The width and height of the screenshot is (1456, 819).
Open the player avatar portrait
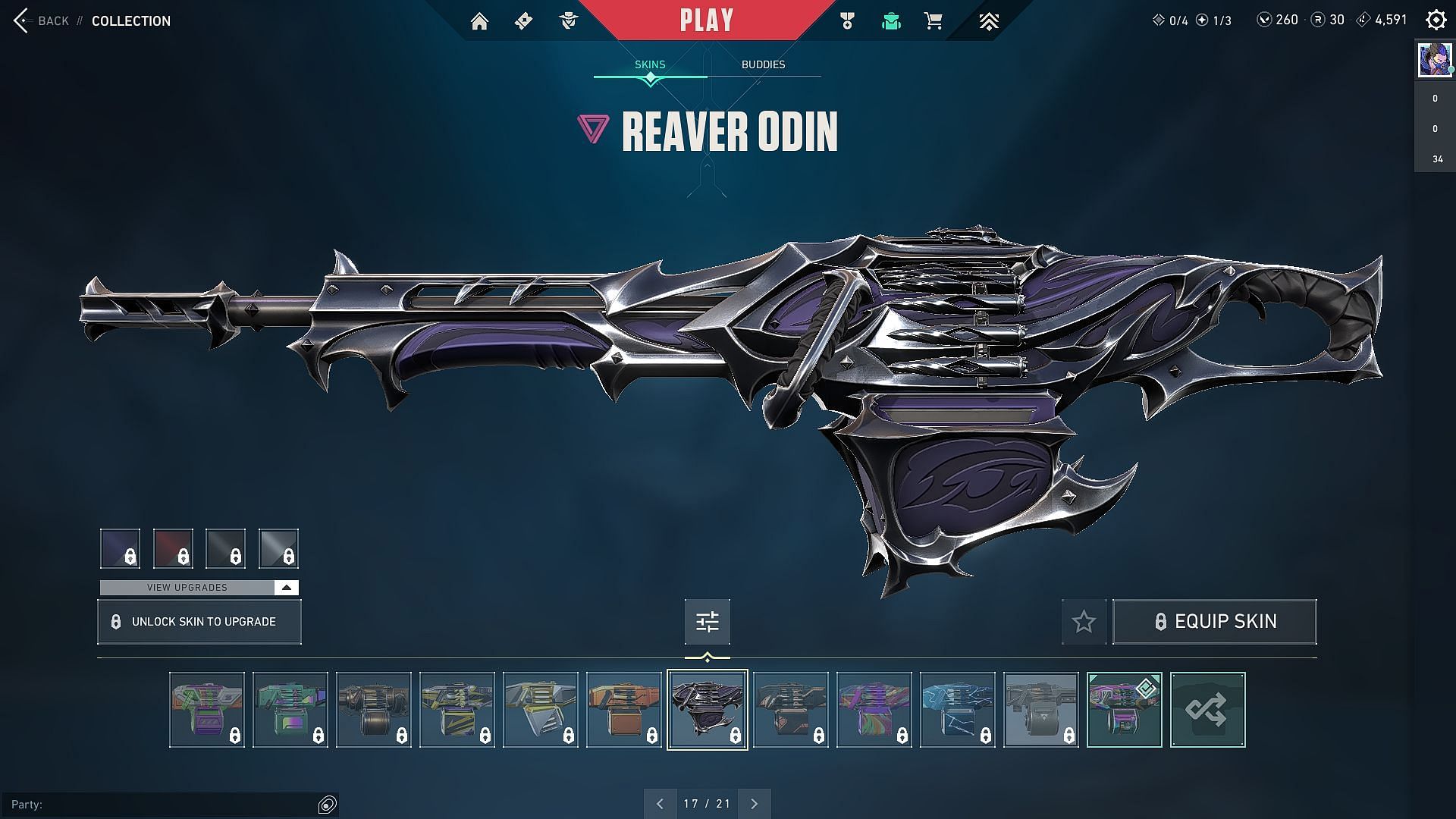click(1434, 59)
